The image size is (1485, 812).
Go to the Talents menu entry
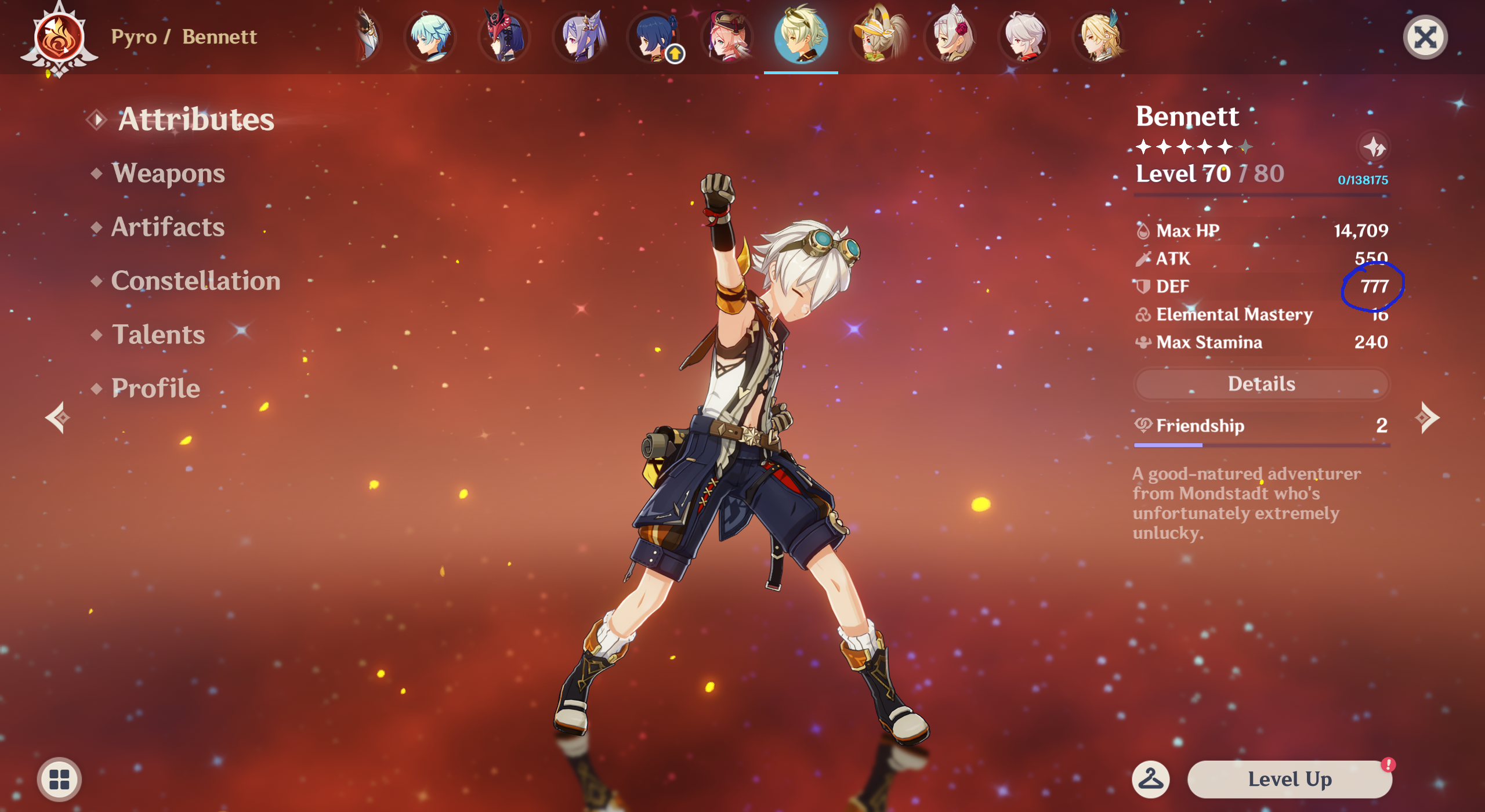(x=158, y=335)
